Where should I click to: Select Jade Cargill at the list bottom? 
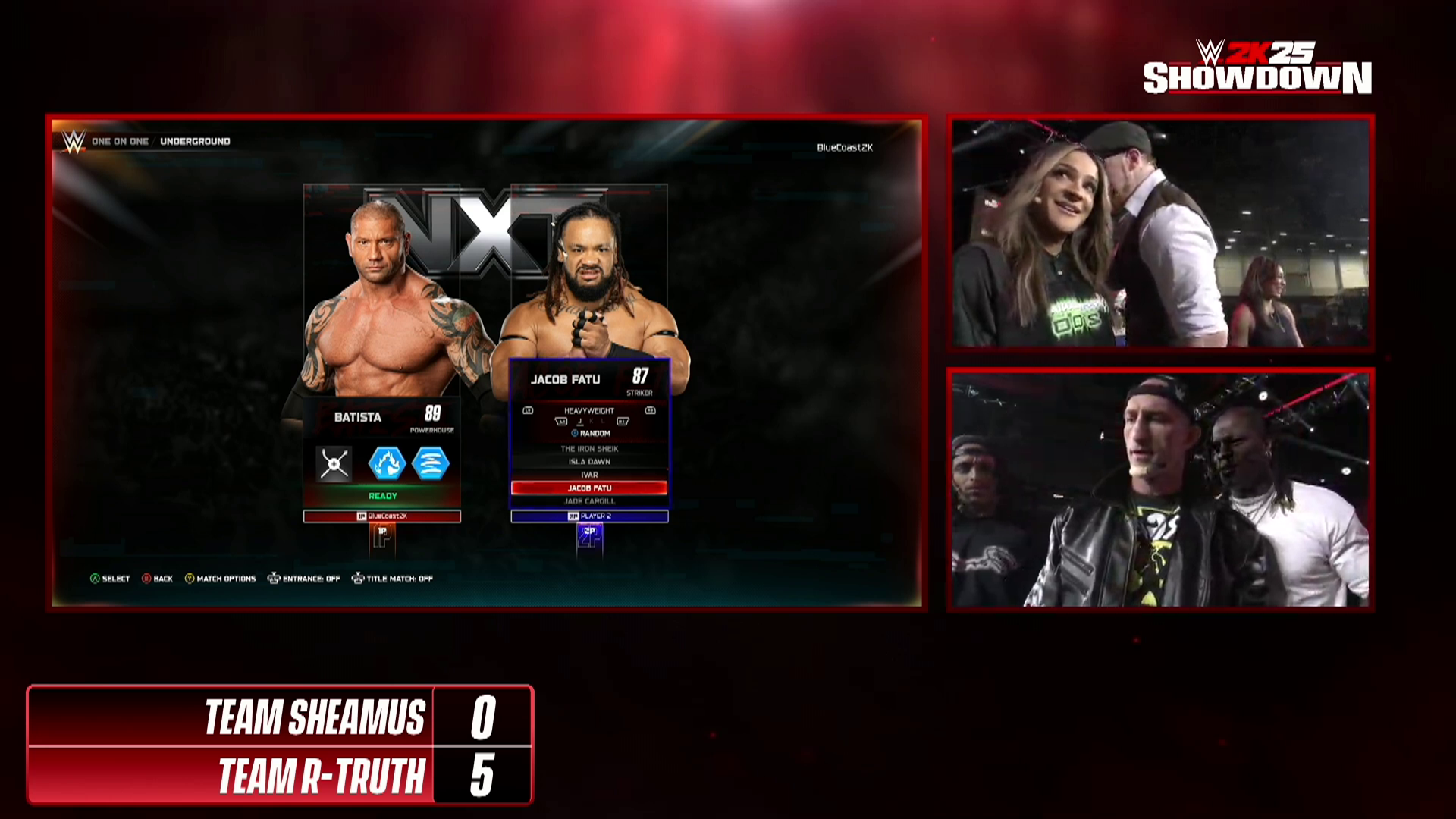click(x=589, y=501)
